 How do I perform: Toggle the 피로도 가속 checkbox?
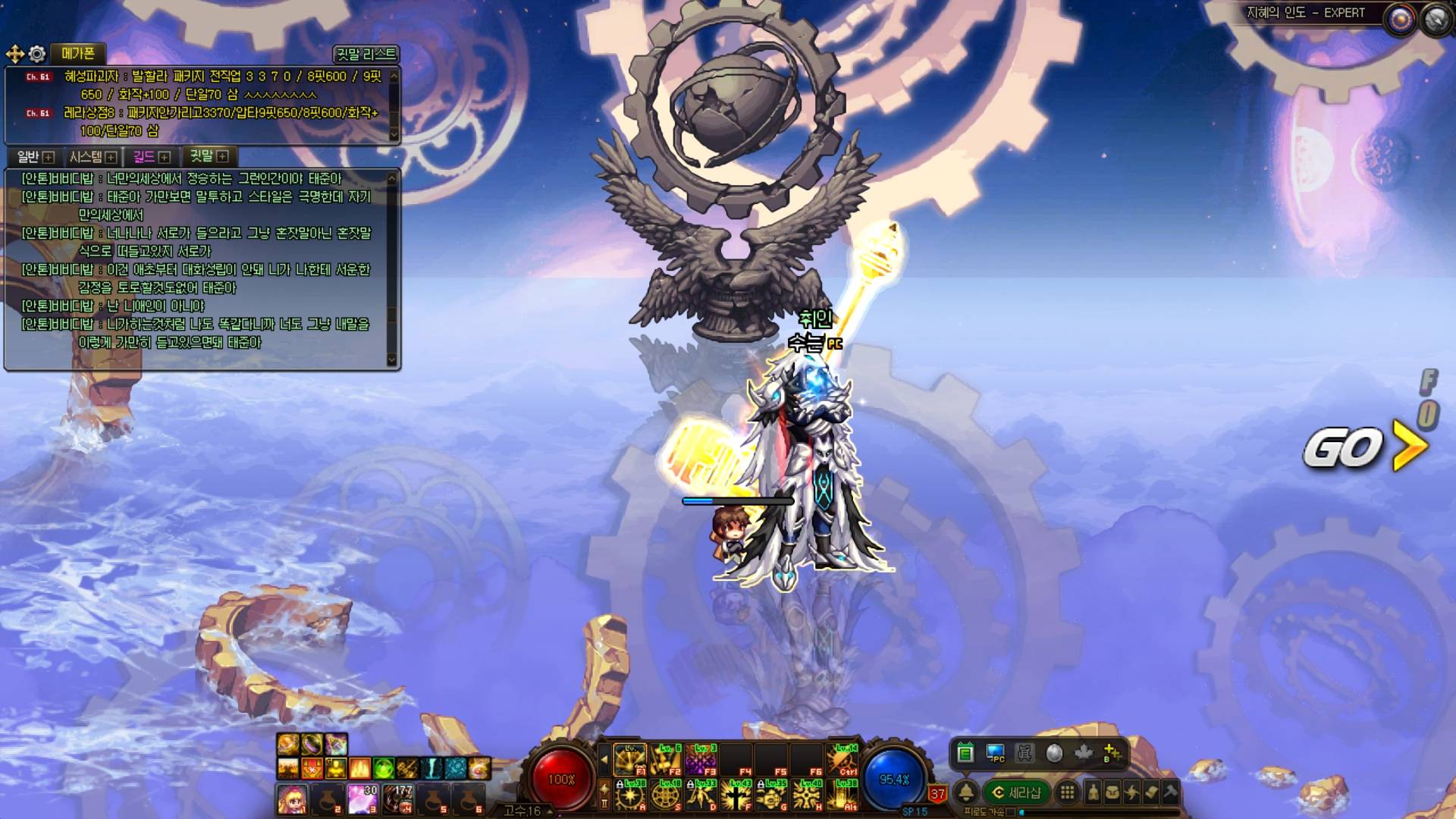(1010, 812)
